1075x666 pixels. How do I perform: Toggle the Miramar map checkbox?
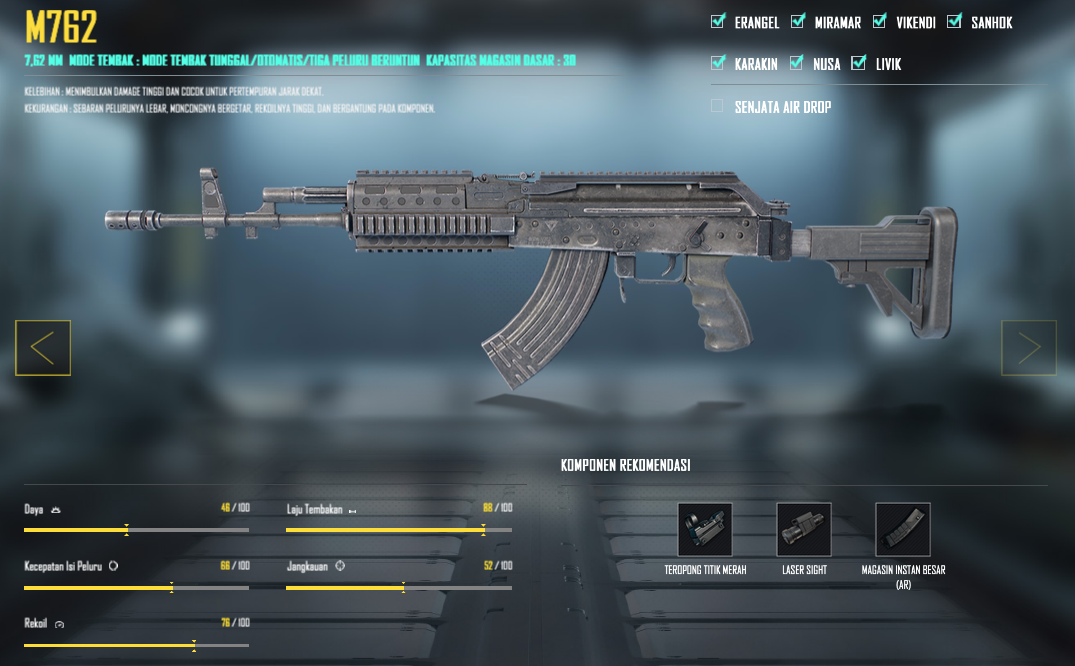pos(797,21)
